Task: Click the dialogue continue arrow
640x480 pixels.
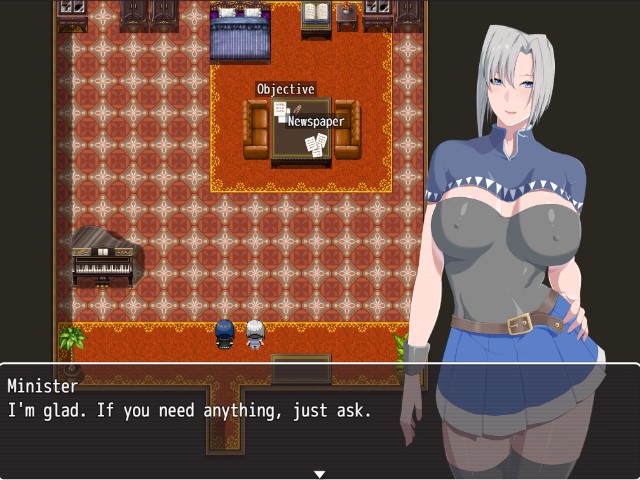Action: pos(319,473)
